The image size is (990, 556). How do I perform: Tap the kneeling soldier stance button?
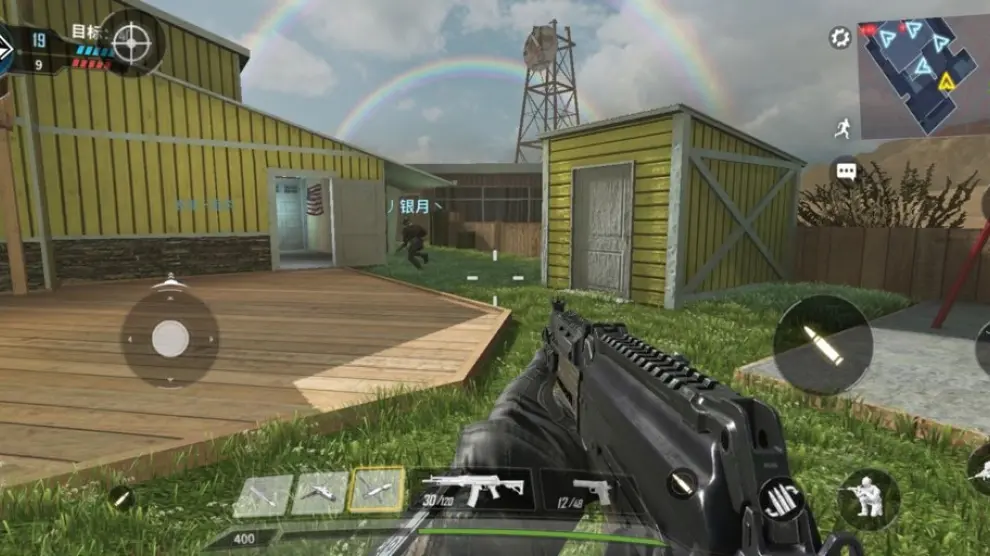867,499
